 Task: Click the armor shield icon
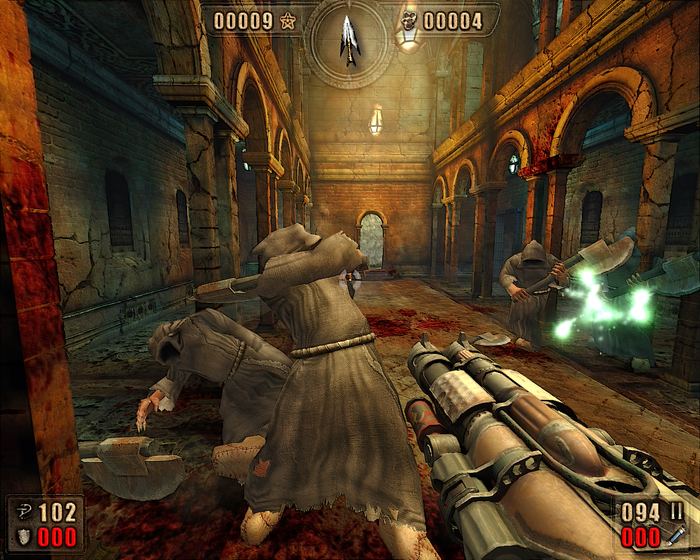tap(23, 537)
